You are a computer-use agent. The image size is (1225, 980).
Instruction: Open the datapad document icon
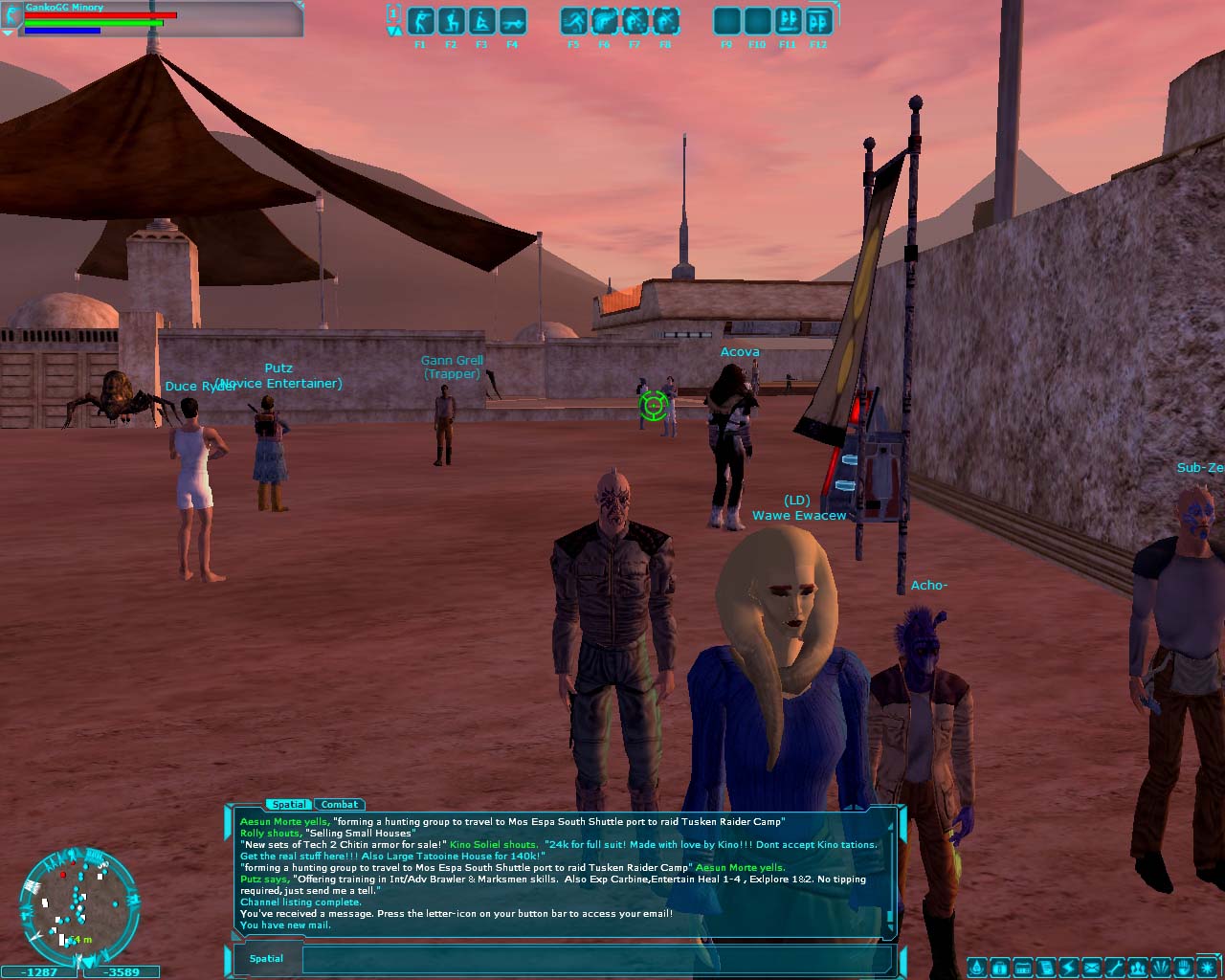[x=1046, y=968]
